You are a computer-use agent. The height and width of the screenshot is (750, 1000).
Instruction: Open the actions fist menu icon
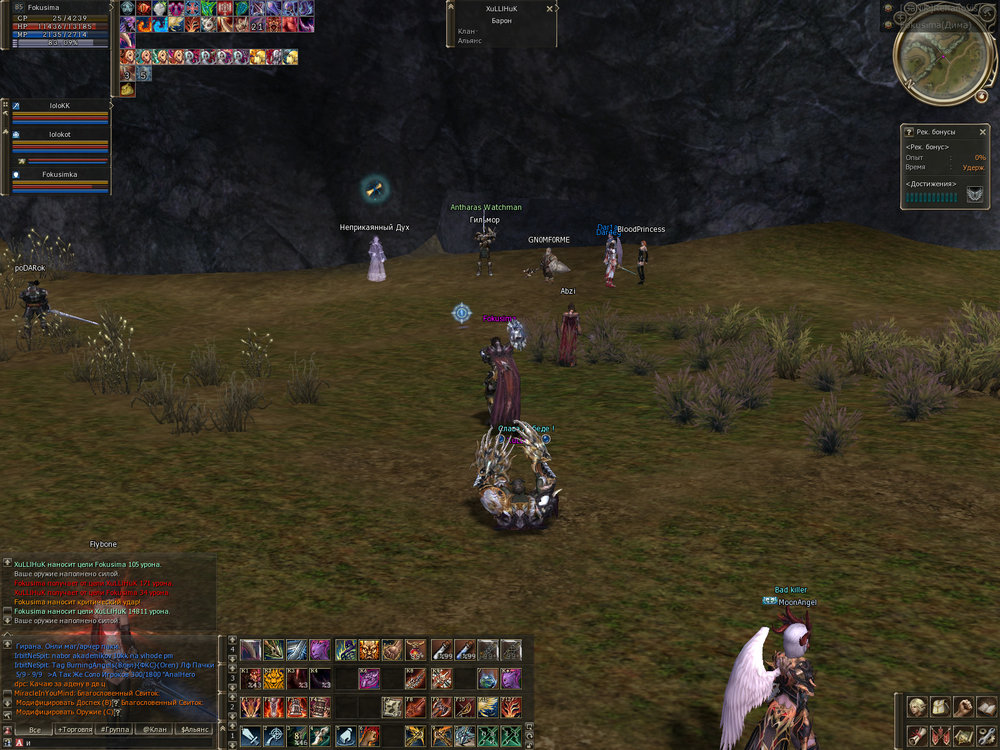click(962, 707)
